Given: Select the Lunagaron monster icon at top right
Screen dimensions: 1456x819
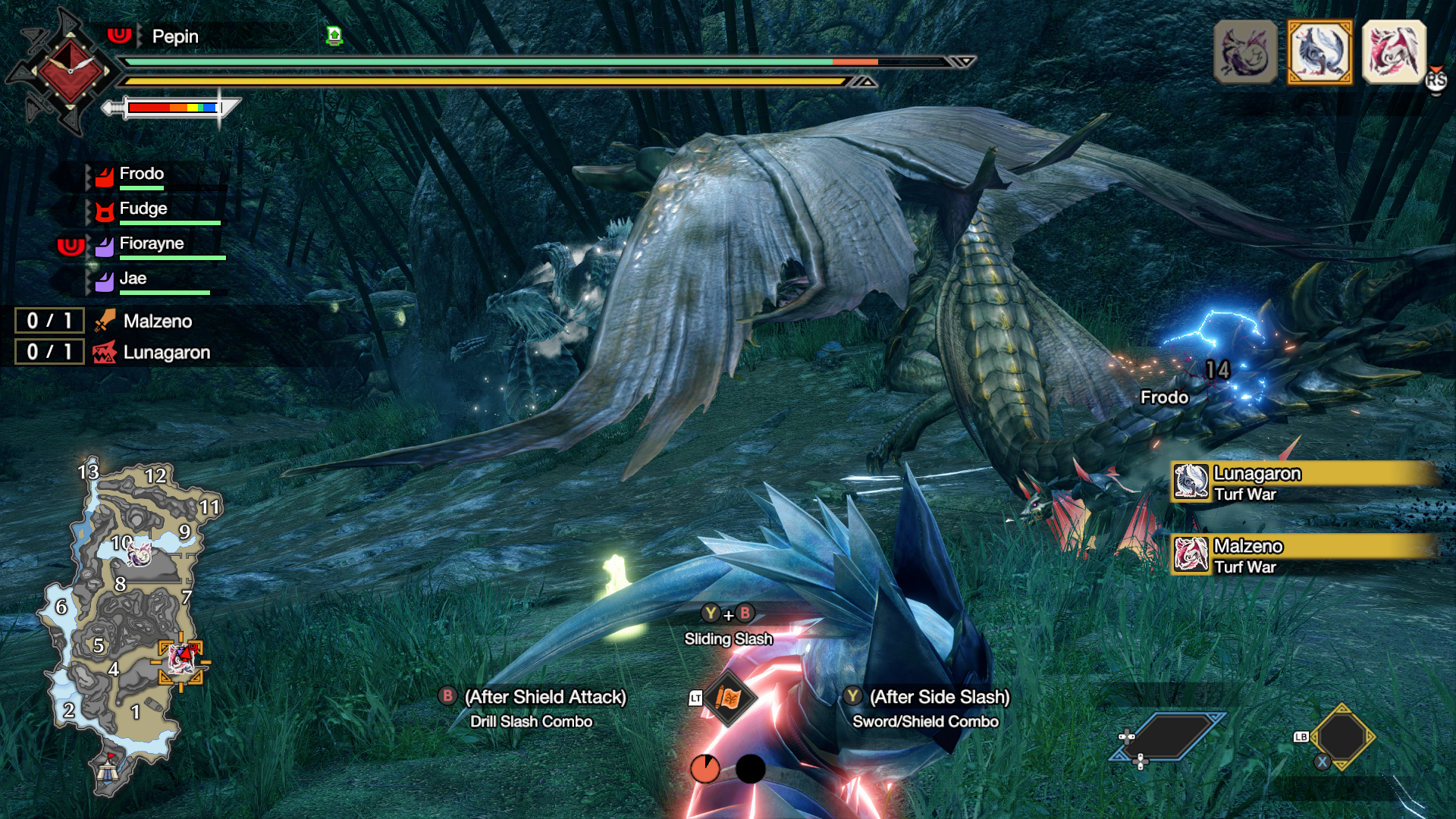Looking at the screenshot, I should [x=1319, y=52].
